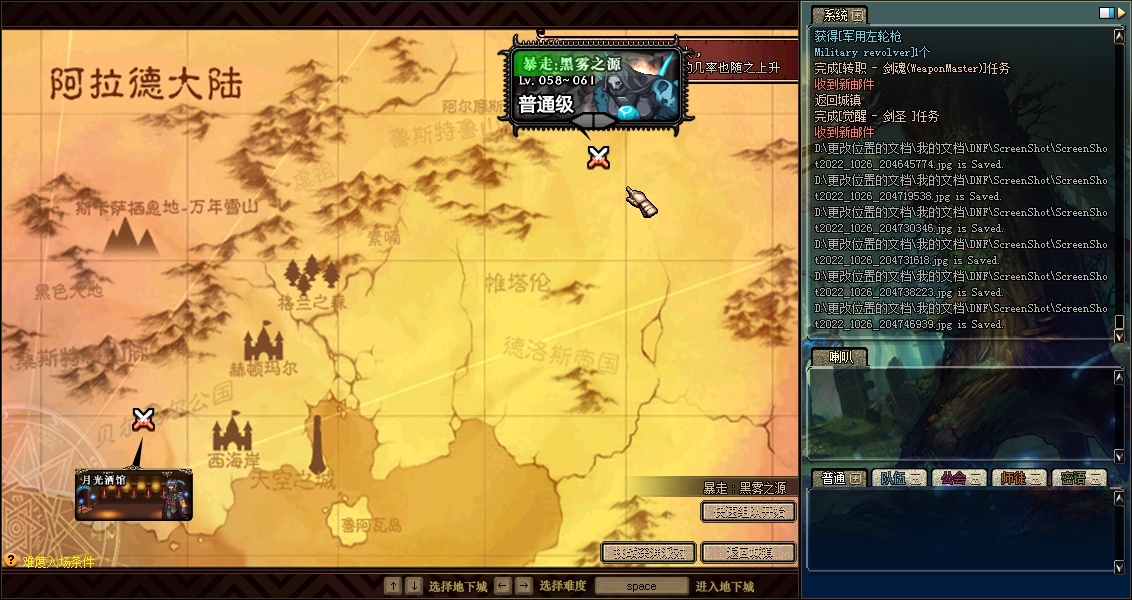Switch to the 普通 normal chat tab
The image size is (1132, 600).
[839, 478]
